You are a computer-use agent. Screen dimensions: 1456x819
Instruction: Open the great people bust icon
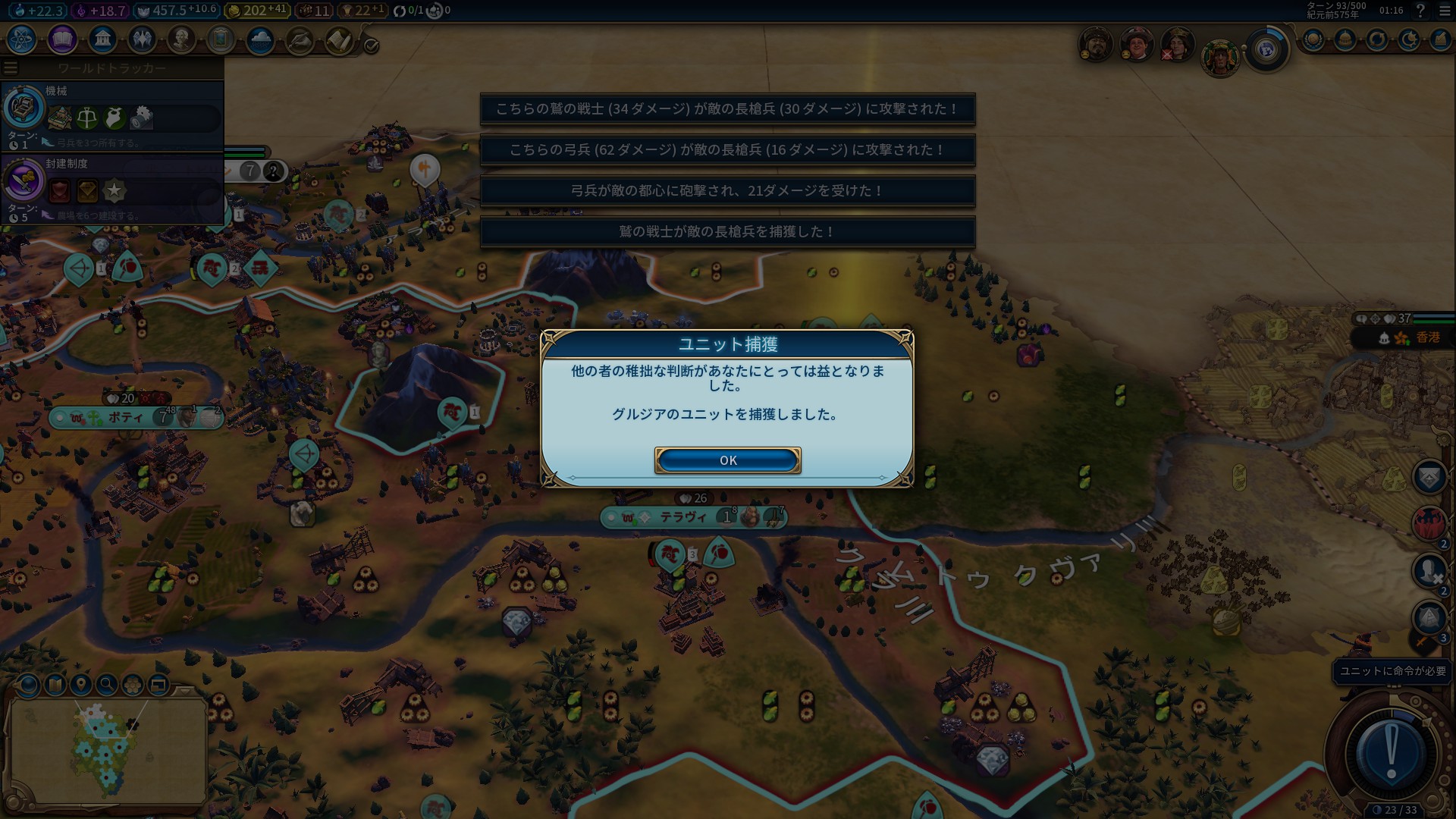coord(181,39)
